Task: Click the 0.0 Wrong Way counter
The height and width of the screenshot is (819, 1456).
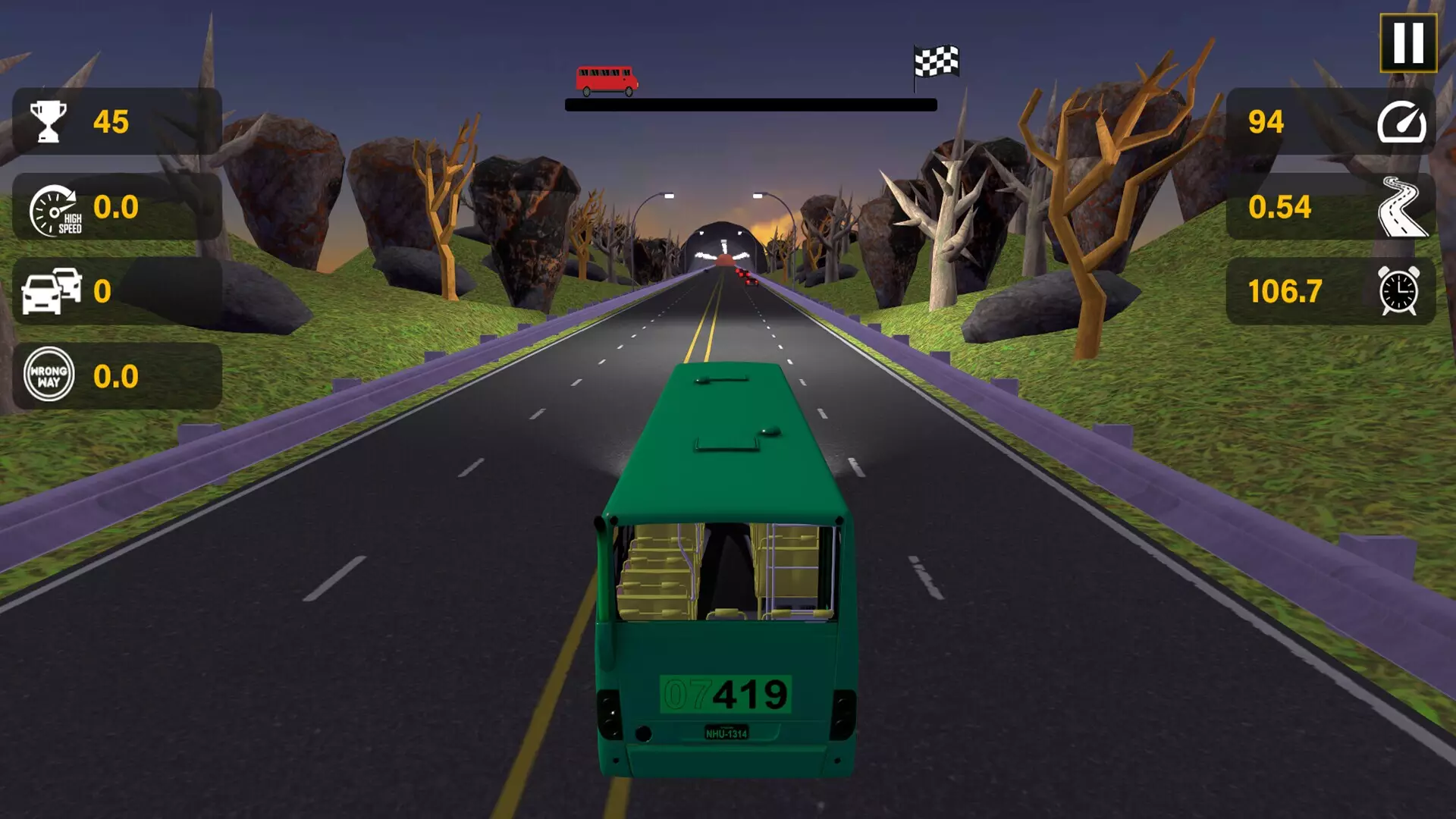Action: [116, 377]
